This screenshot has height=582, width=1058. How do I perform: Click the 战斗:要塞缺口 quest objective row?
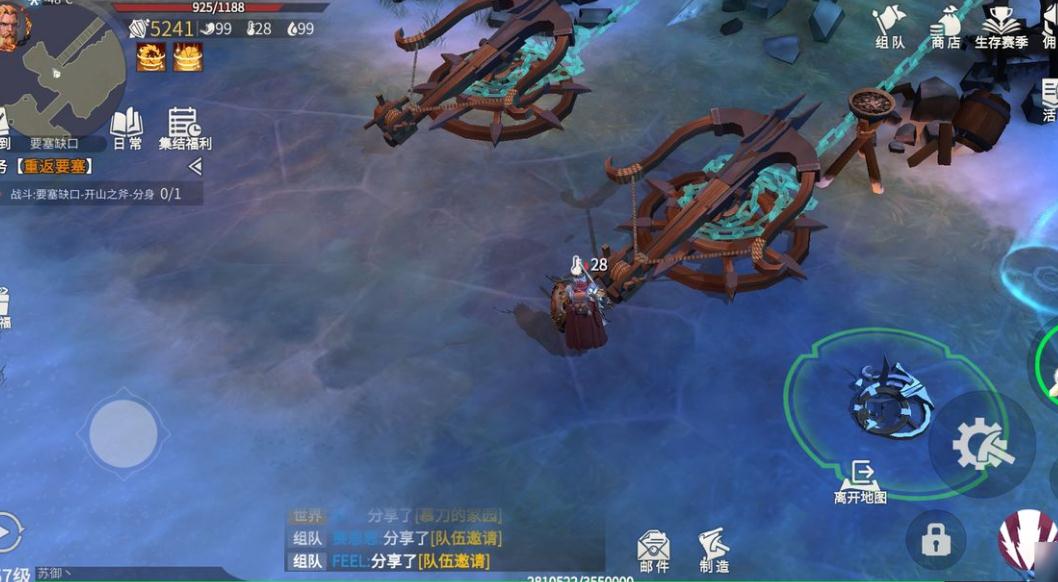pos(95,193)
